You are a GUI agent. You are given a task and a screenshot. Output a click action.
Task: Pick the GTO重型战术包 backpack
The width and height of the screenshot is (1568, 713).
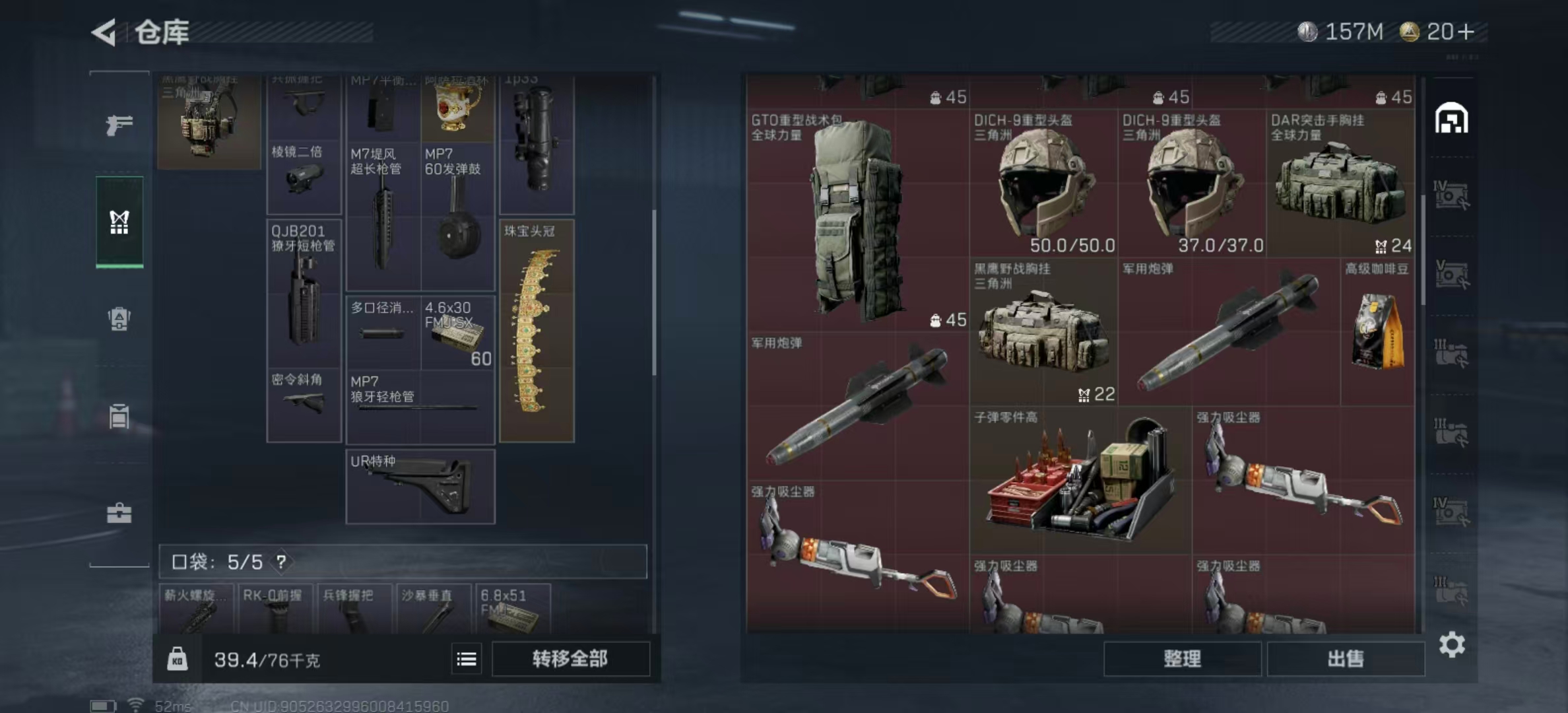click(x=857, y=219)
